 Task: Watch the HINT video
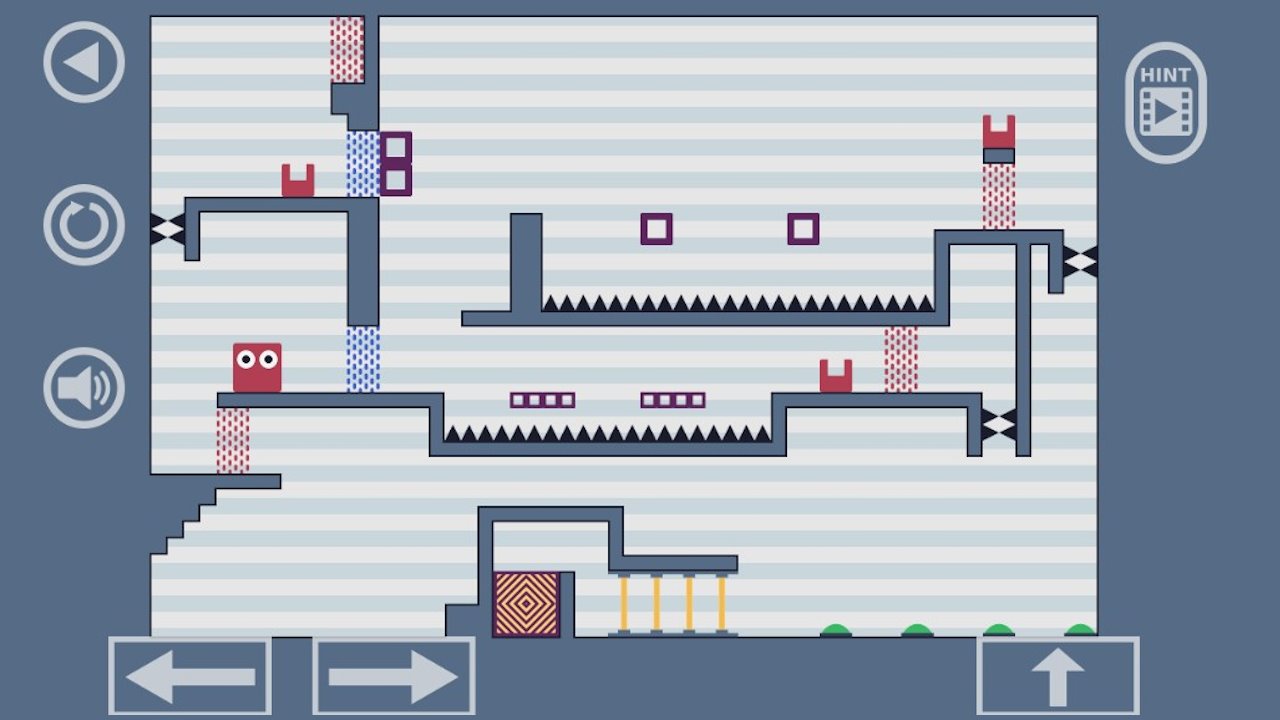coord(1165,103)
